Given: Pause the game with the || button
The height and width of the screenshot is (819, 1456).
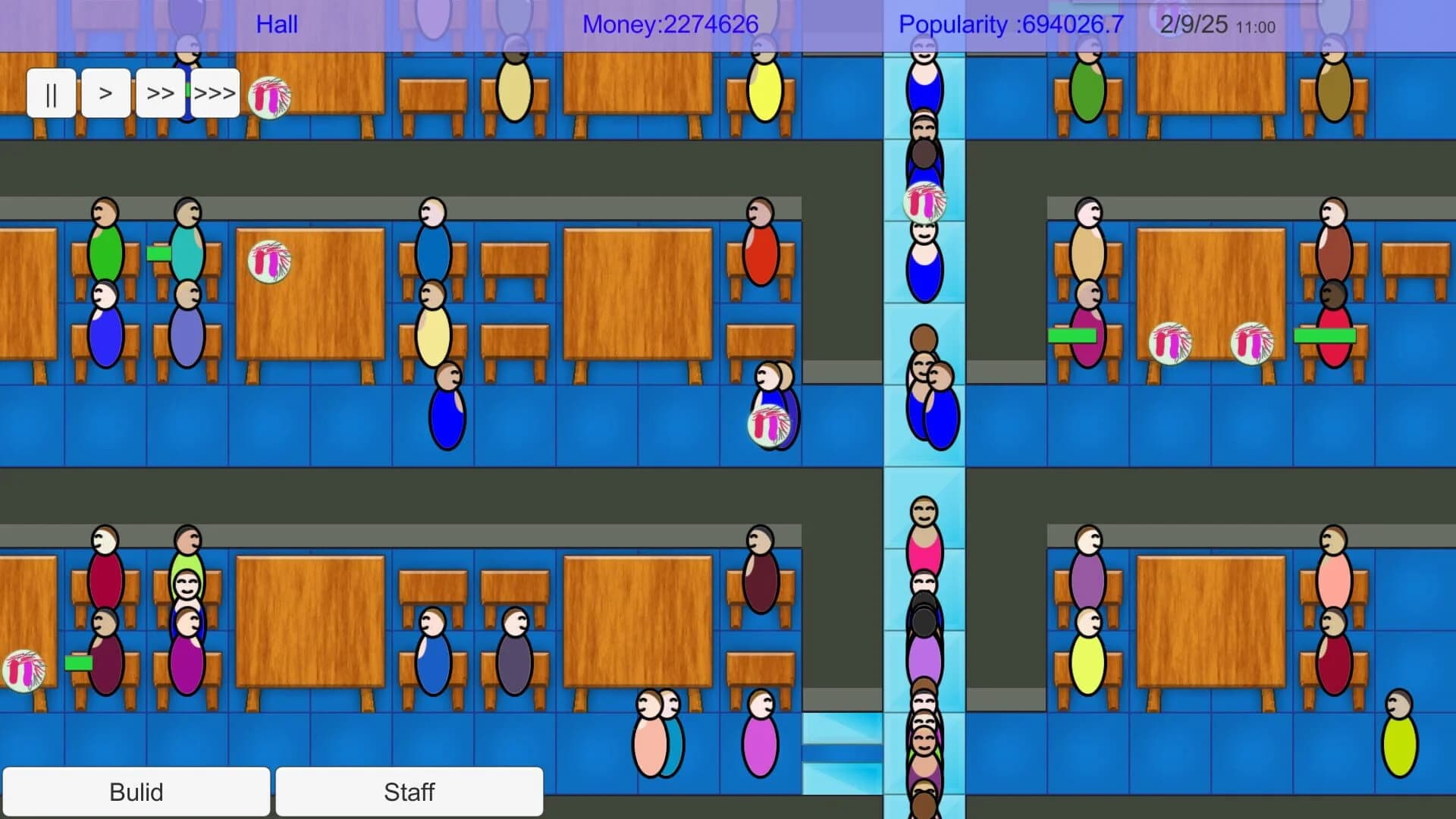Looking at the screenshot, I should click(x=51, y=93).
